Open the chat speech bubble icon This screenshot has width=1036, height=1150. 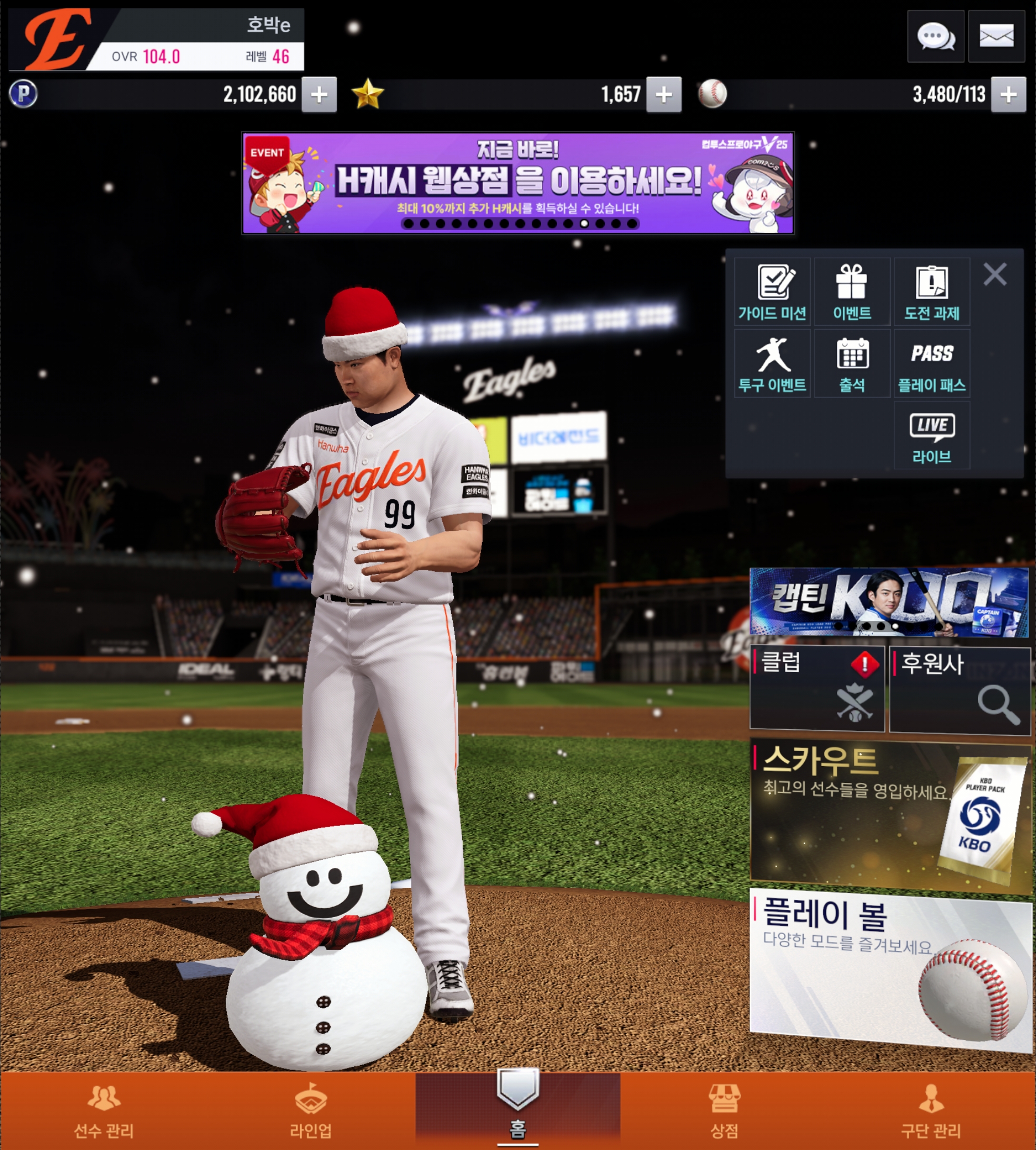point(935,37)
